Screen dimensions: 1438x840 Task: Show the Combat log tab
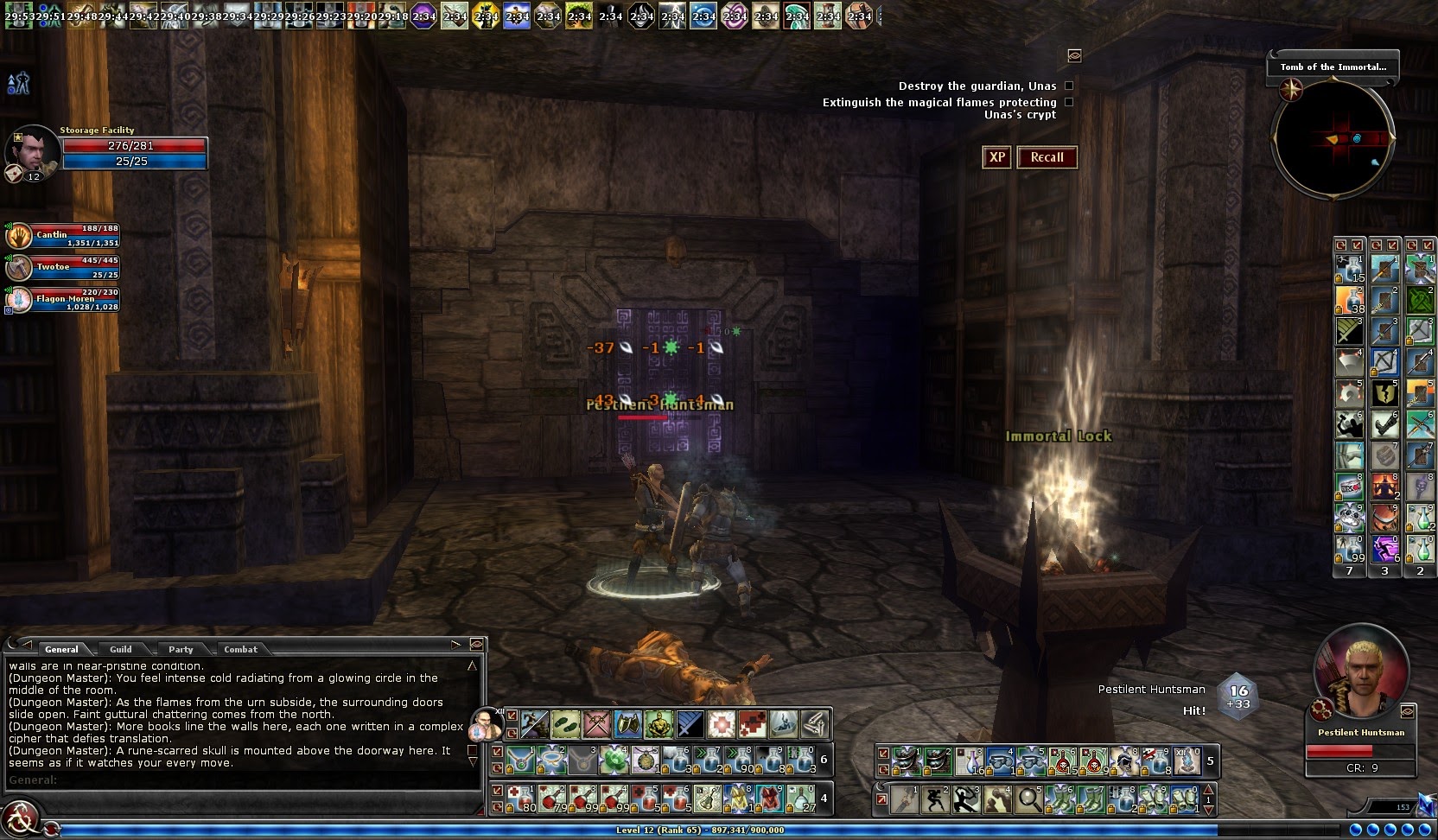pyautogui.click(x=240, y=649)
